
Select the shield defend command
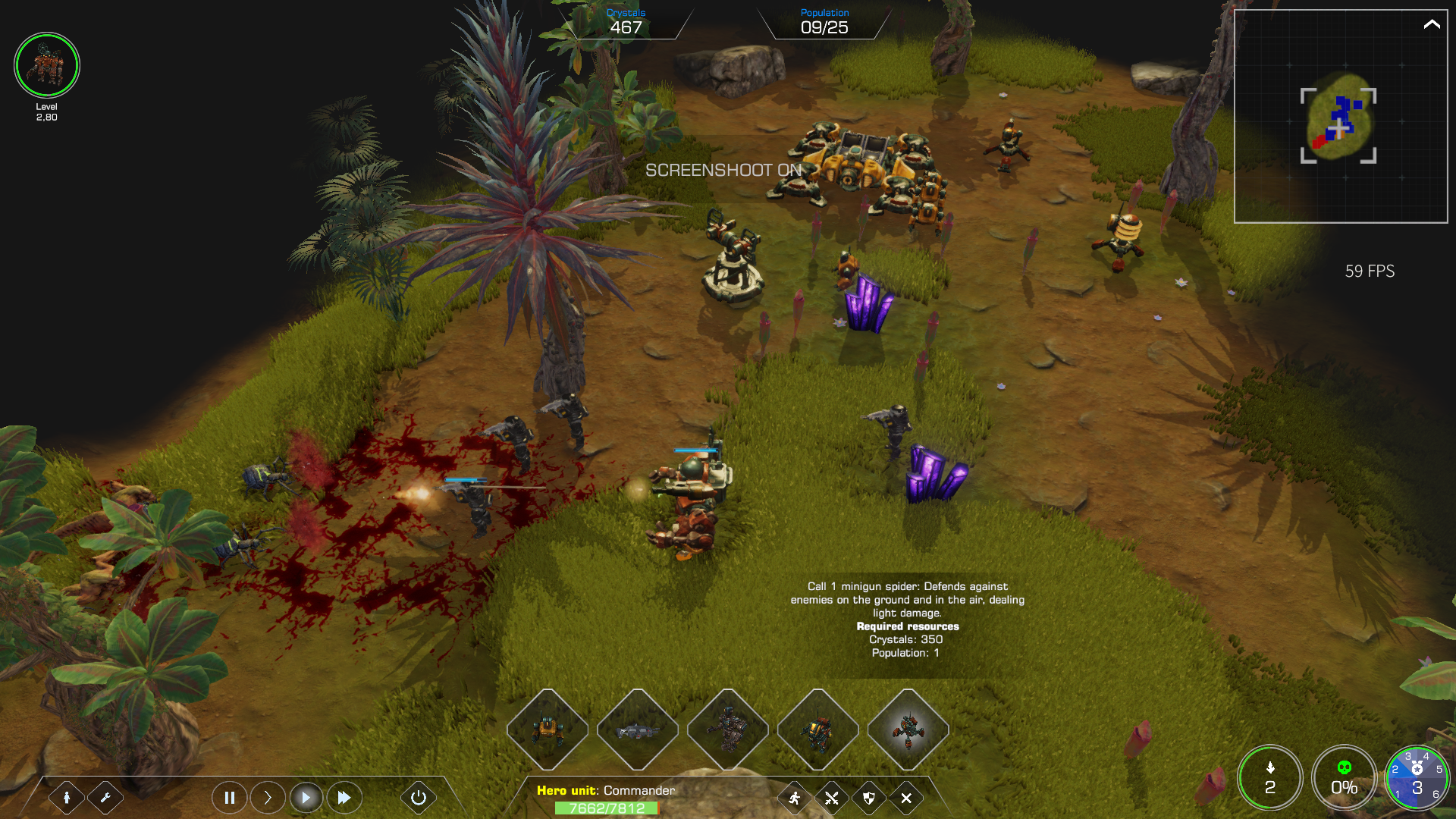pyautogui.click(x=869, y=798)
